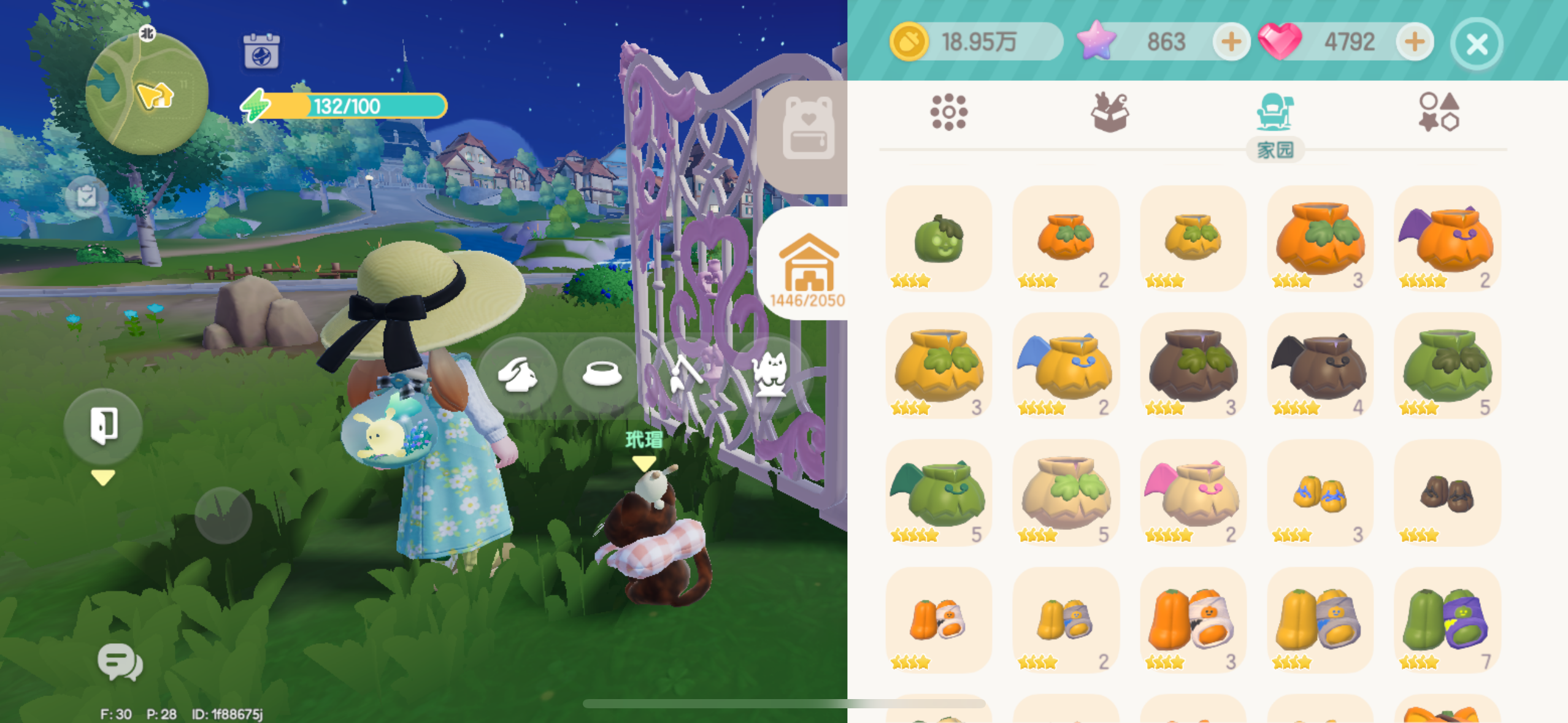Exit the area via the door icon
Image resolution: width=1568 pixels, height=723 pixels.
(103, 426)
